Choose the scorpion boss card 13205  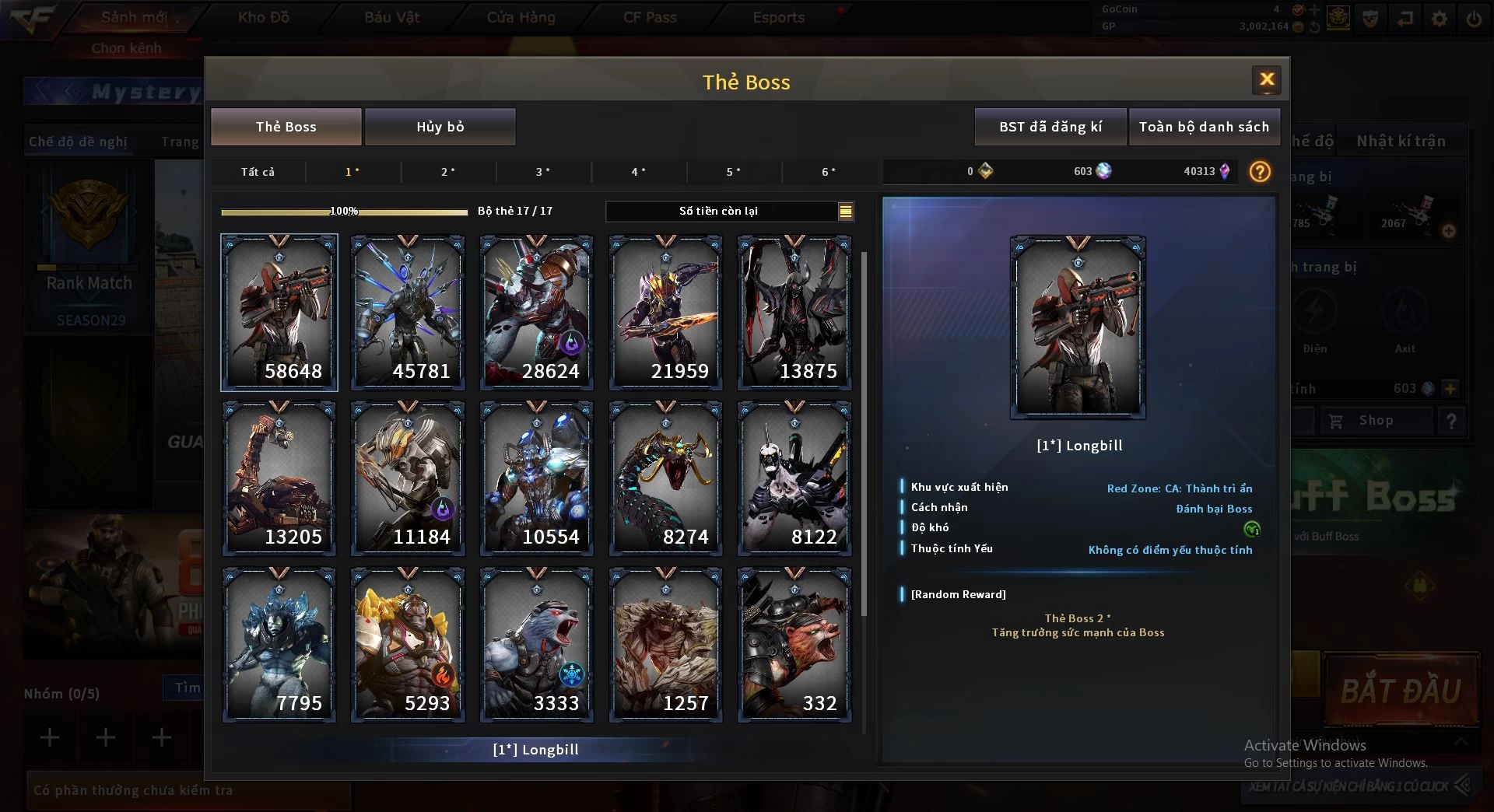point(279,478)
